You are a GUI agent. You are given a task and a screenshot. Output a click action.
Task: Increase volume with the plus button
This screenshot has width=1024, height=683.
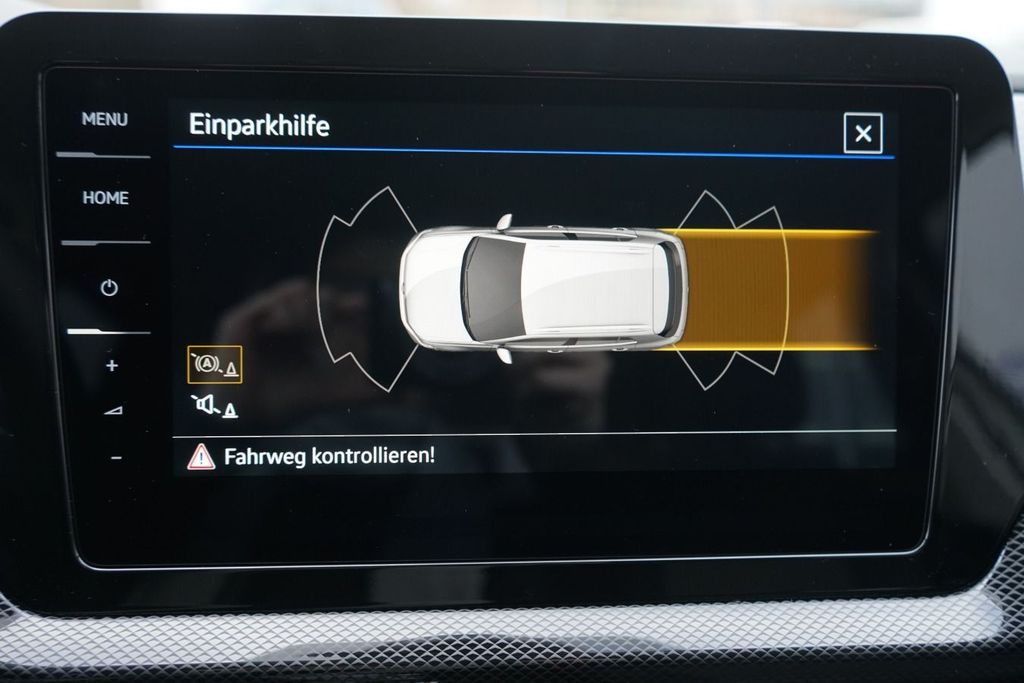point(111,366)
